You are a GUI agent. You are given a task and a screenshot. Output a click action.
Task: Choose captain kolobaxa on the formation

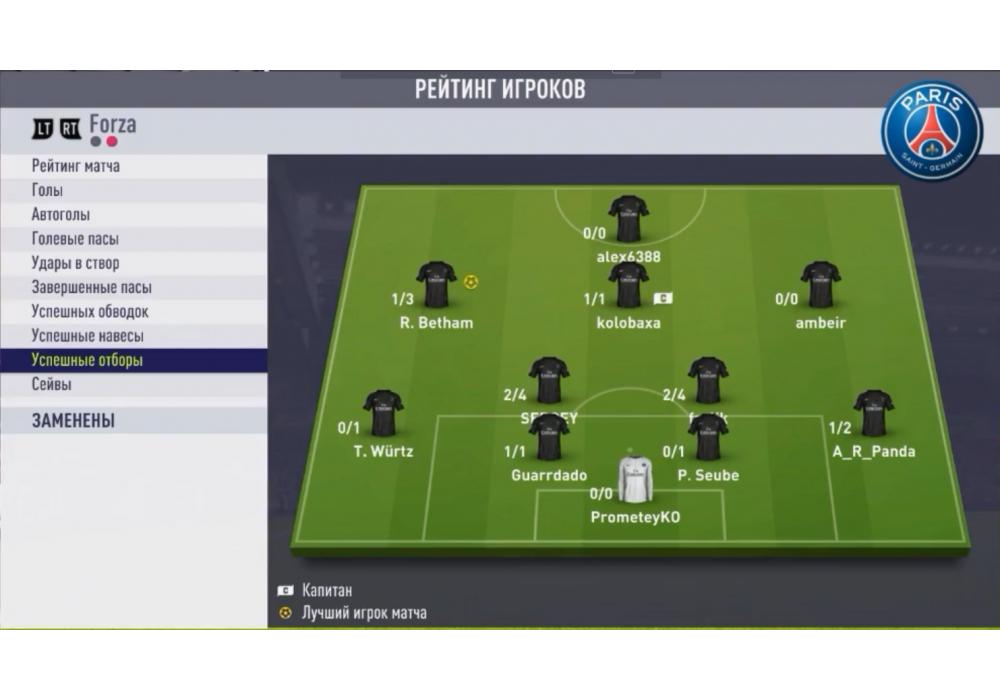(628, 286)
